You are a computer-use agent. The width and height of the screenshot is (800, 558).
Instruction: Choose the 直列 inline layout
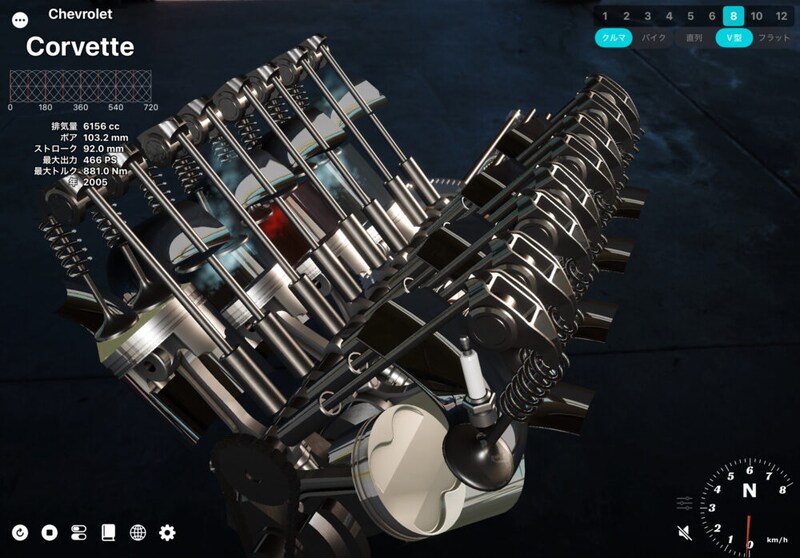694,38
